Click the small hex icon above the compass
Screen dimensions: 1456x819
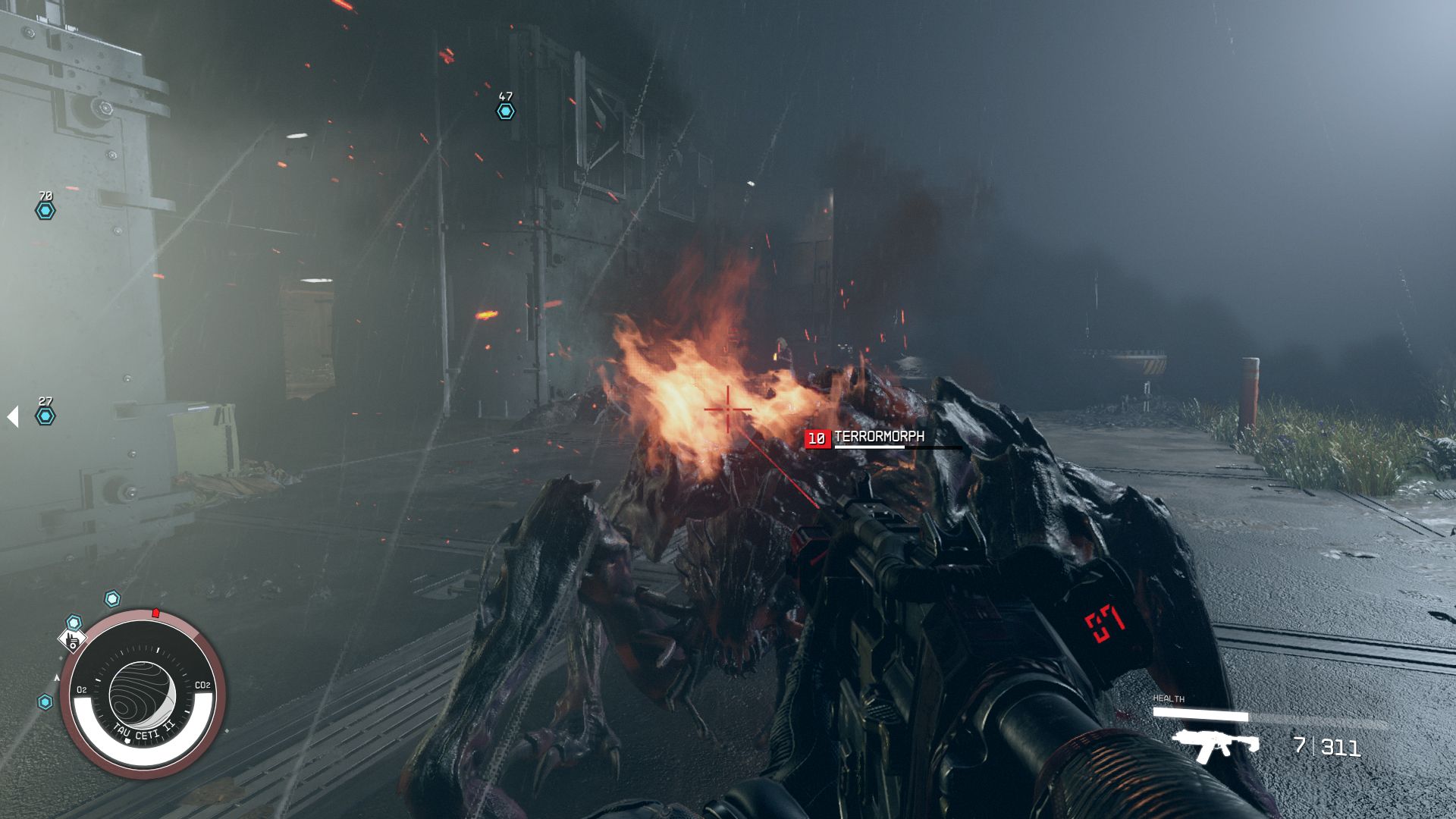[112, 598]
